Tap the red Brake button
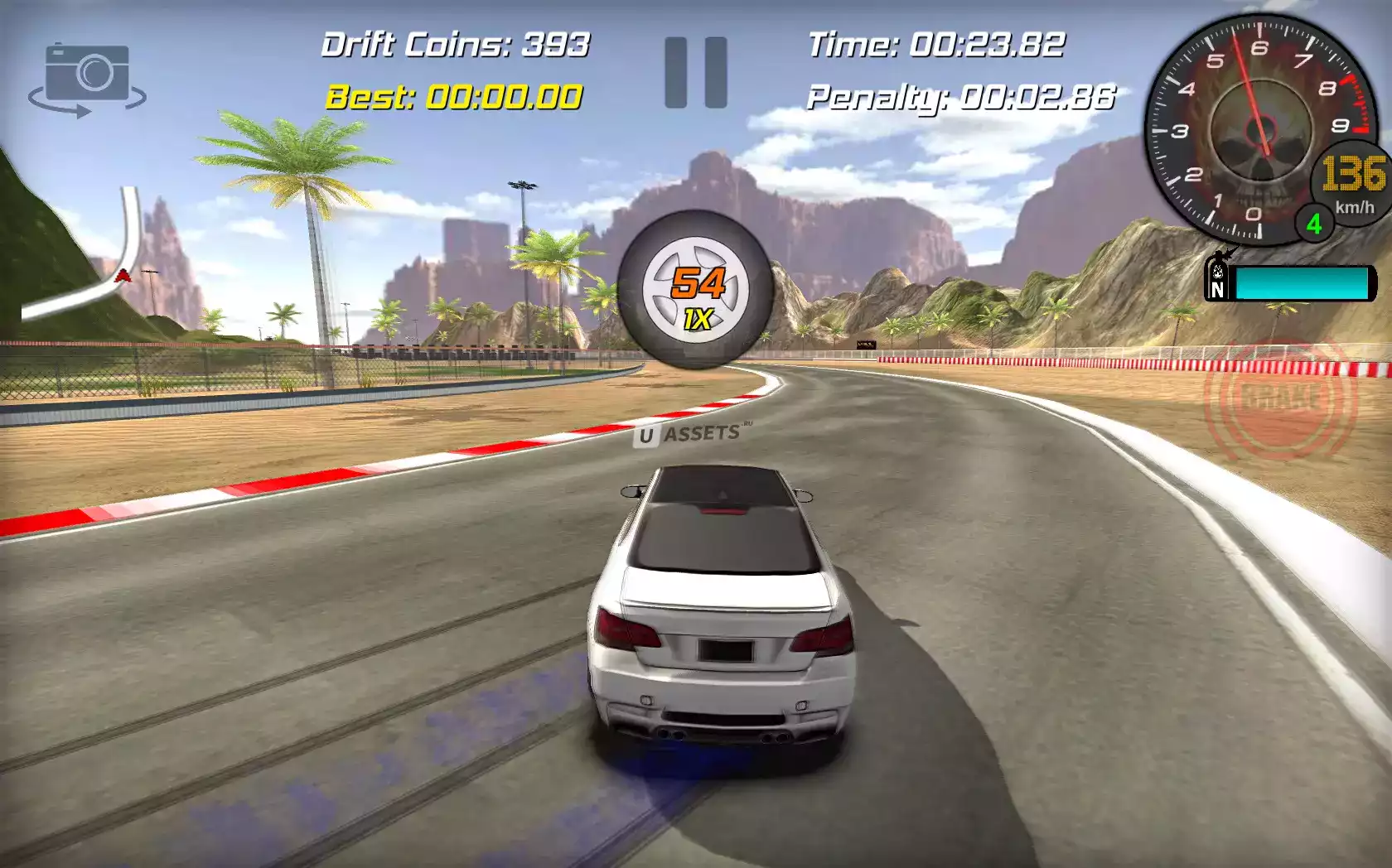Screen dimensions: 1392x868 tap(1280, 399)
